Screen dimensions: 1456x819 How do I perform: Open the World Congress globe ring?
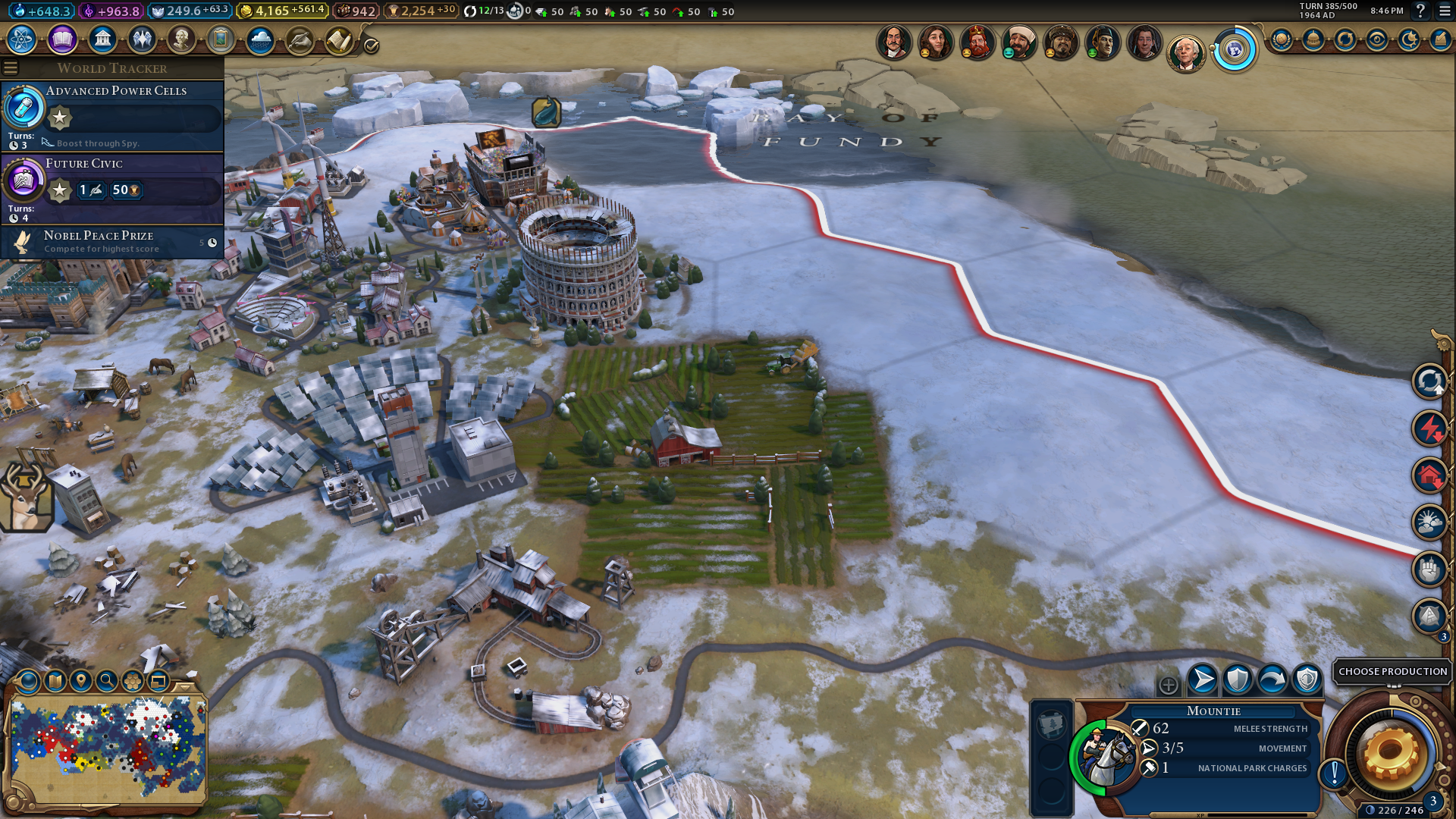pos(1235,50)
